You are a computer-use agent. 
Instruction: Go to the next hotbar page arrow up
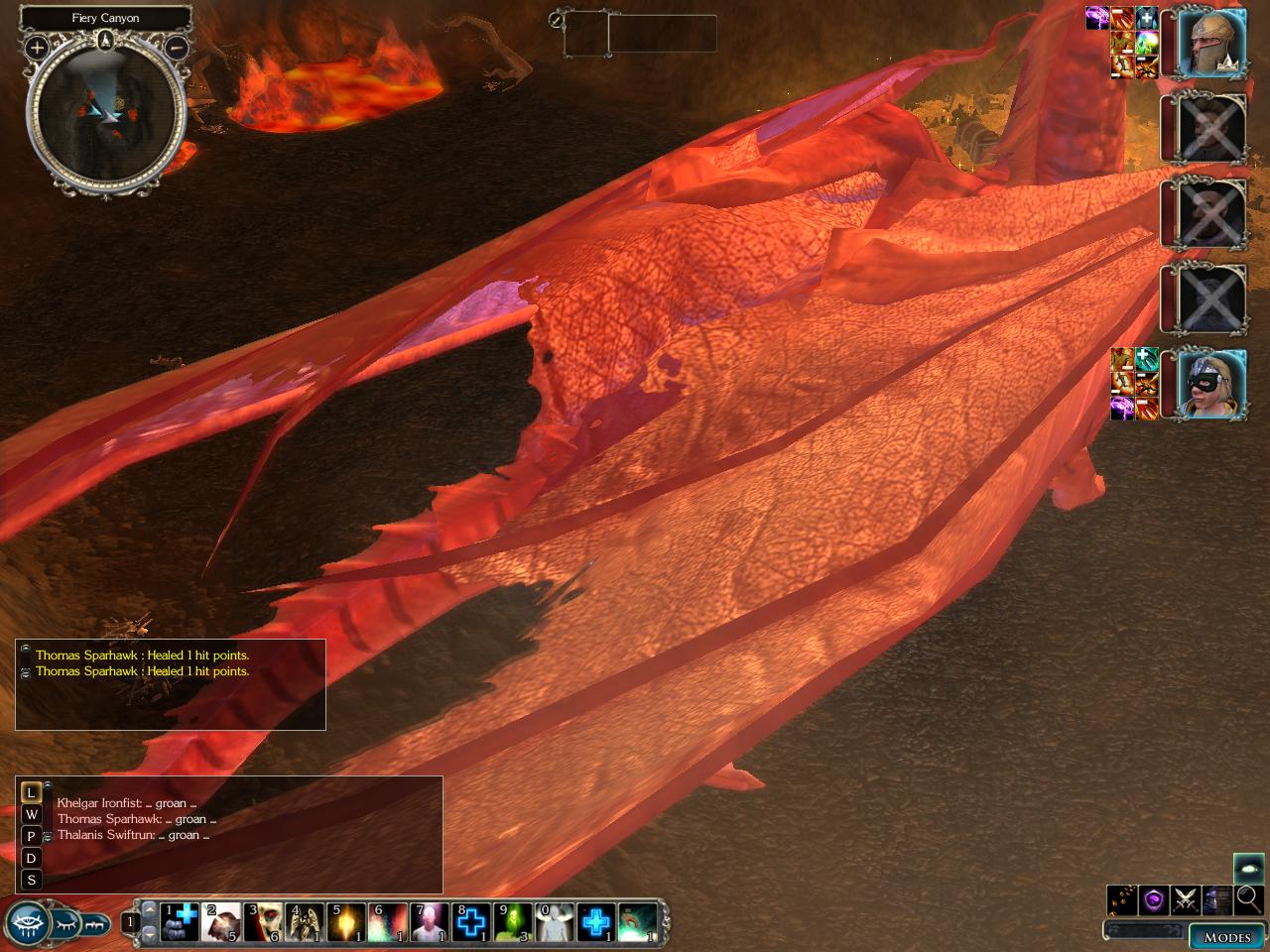(150, 908)
